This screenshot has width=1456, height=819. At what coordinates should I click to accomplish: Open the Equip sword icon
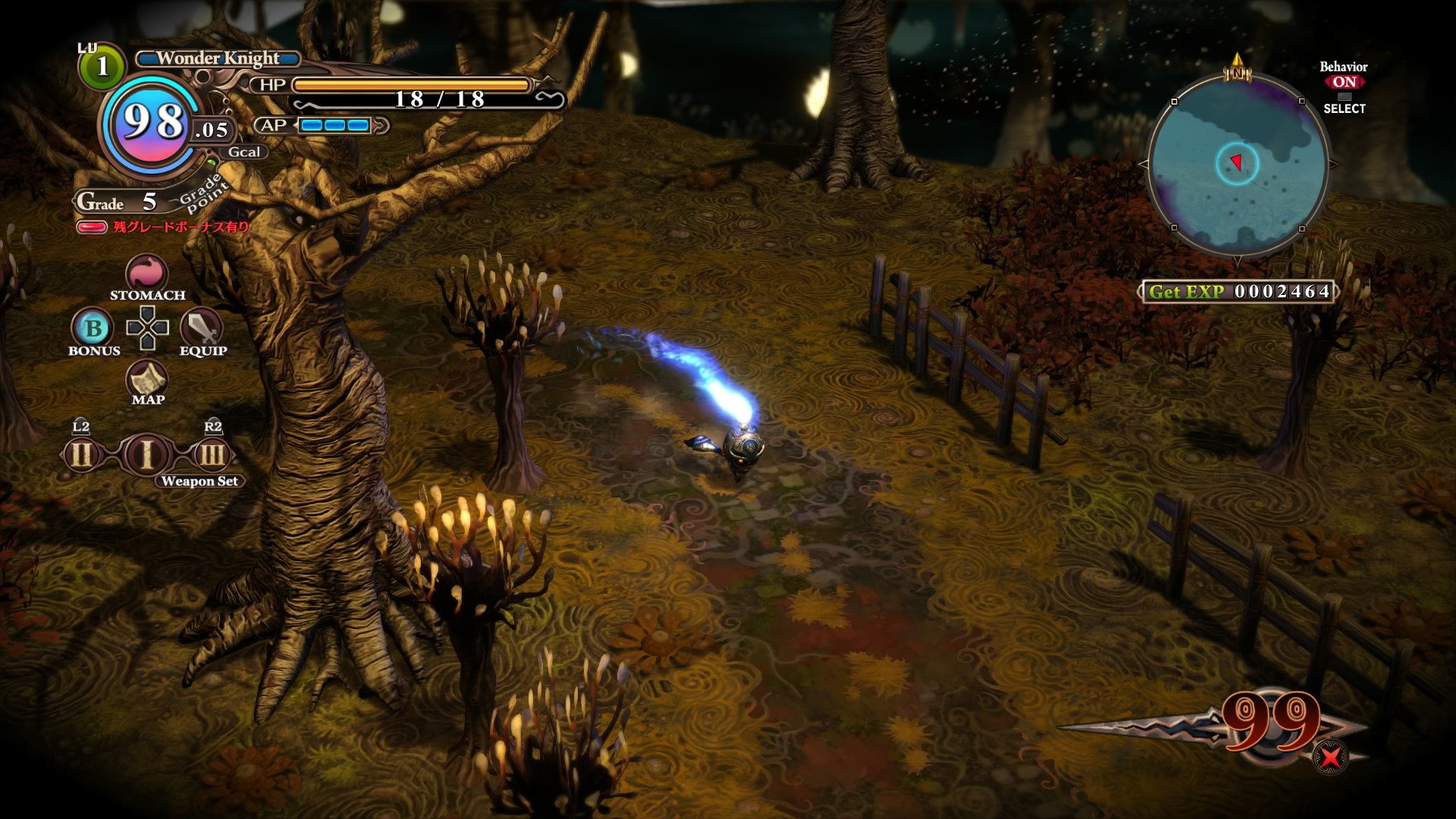pyautogui.click(x=202, y=328)
